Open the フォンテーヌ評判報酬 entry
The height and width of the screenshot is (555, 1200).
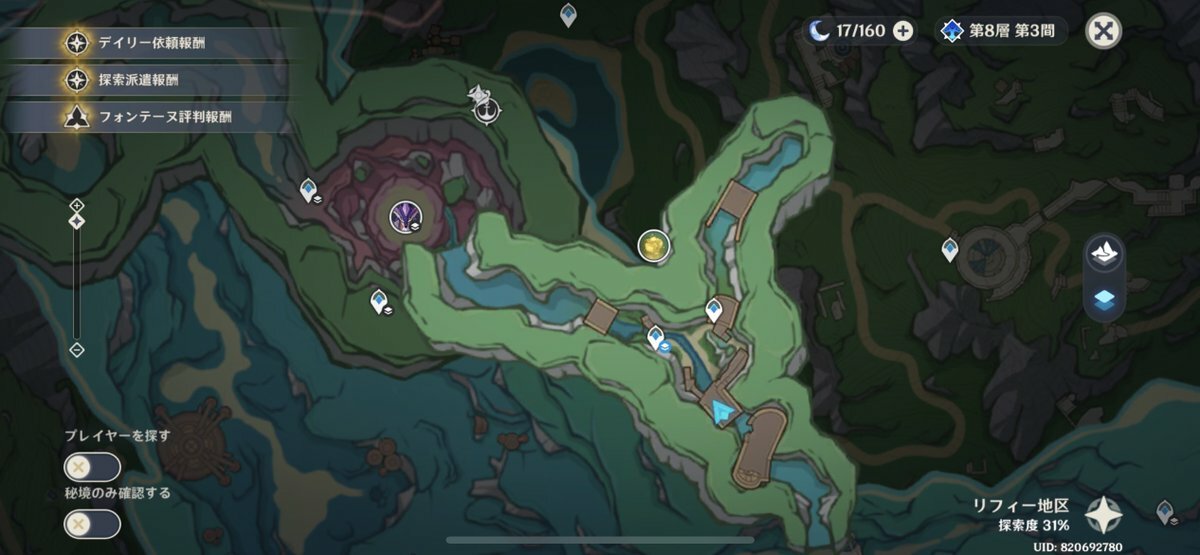click(x=150, y=116)
